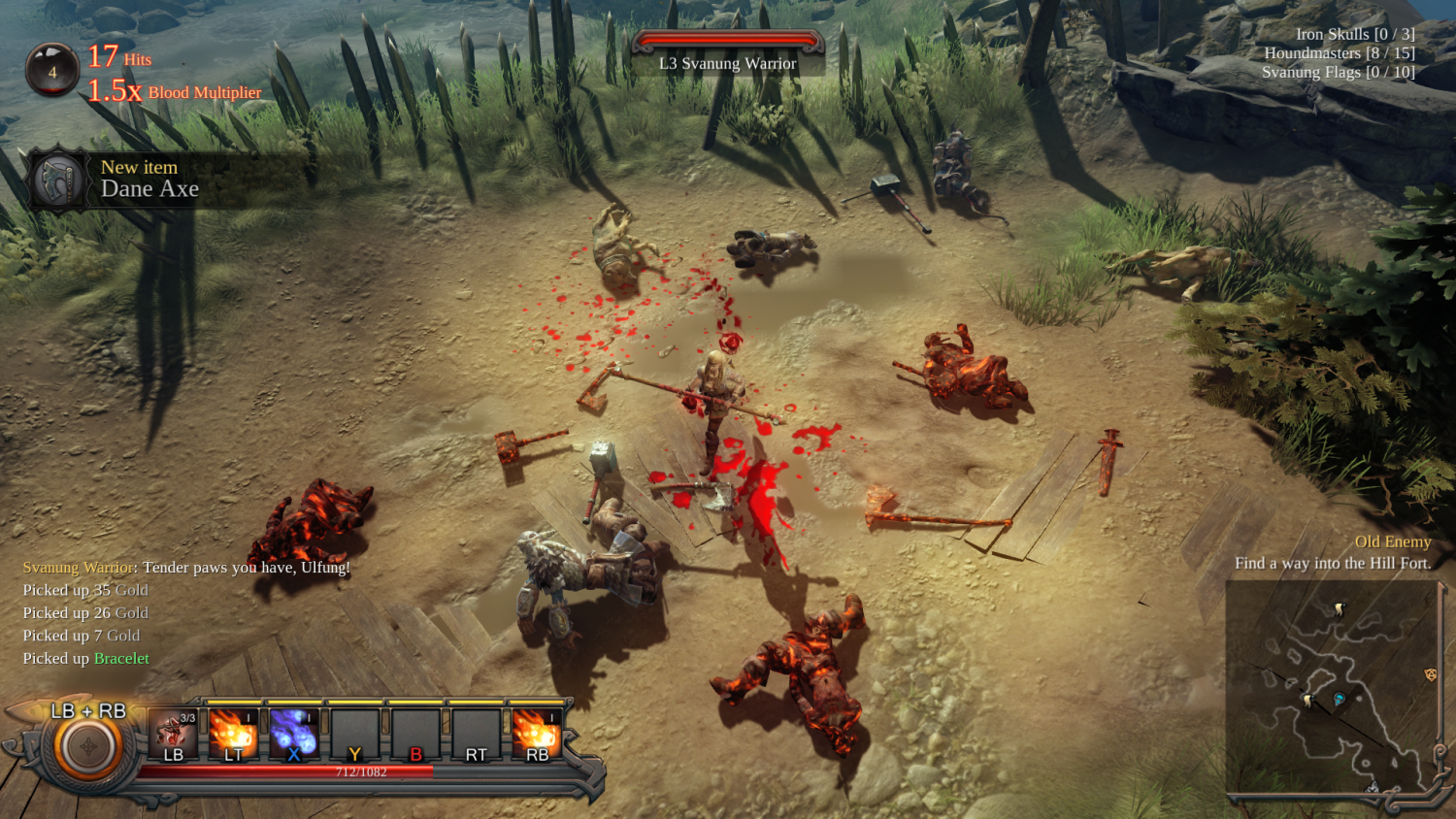The image size is (1456, 819).
Task: Click the empty B ability slot
Action: 415,731
